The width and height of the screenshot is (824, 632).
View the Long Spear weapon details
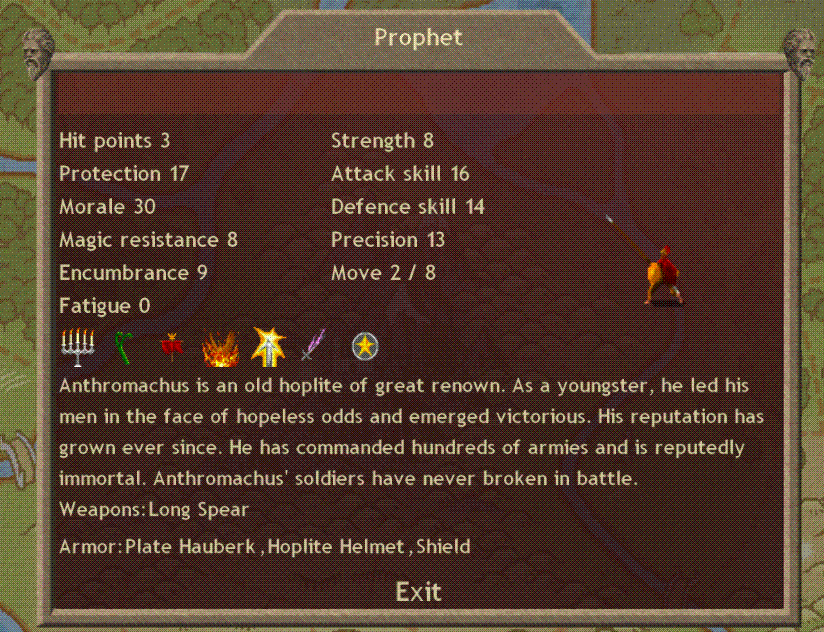[198, 509]
